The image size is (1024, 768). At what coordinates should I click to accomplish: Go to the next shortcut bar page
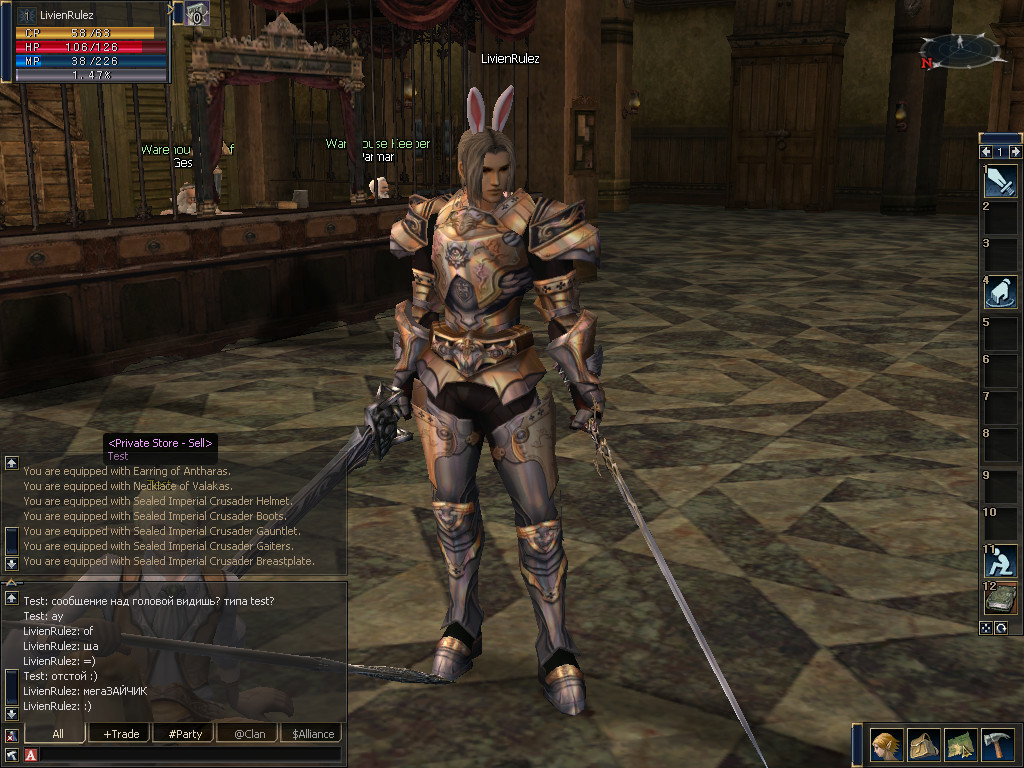point(1016,152)
